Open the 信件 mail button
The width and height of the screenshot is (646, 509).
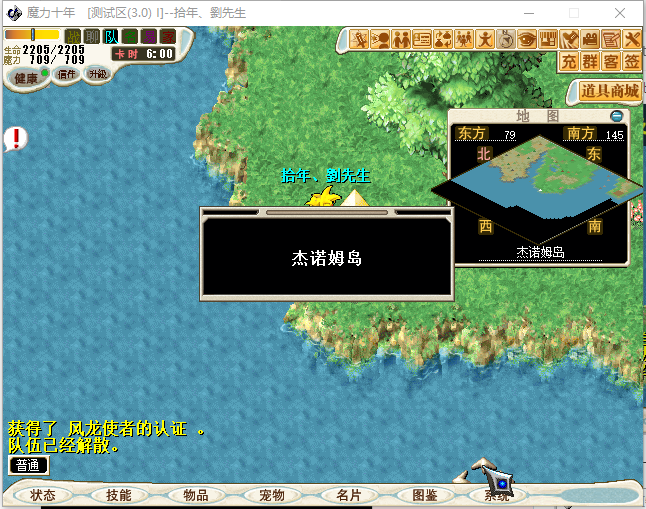(x=66, y=74)
